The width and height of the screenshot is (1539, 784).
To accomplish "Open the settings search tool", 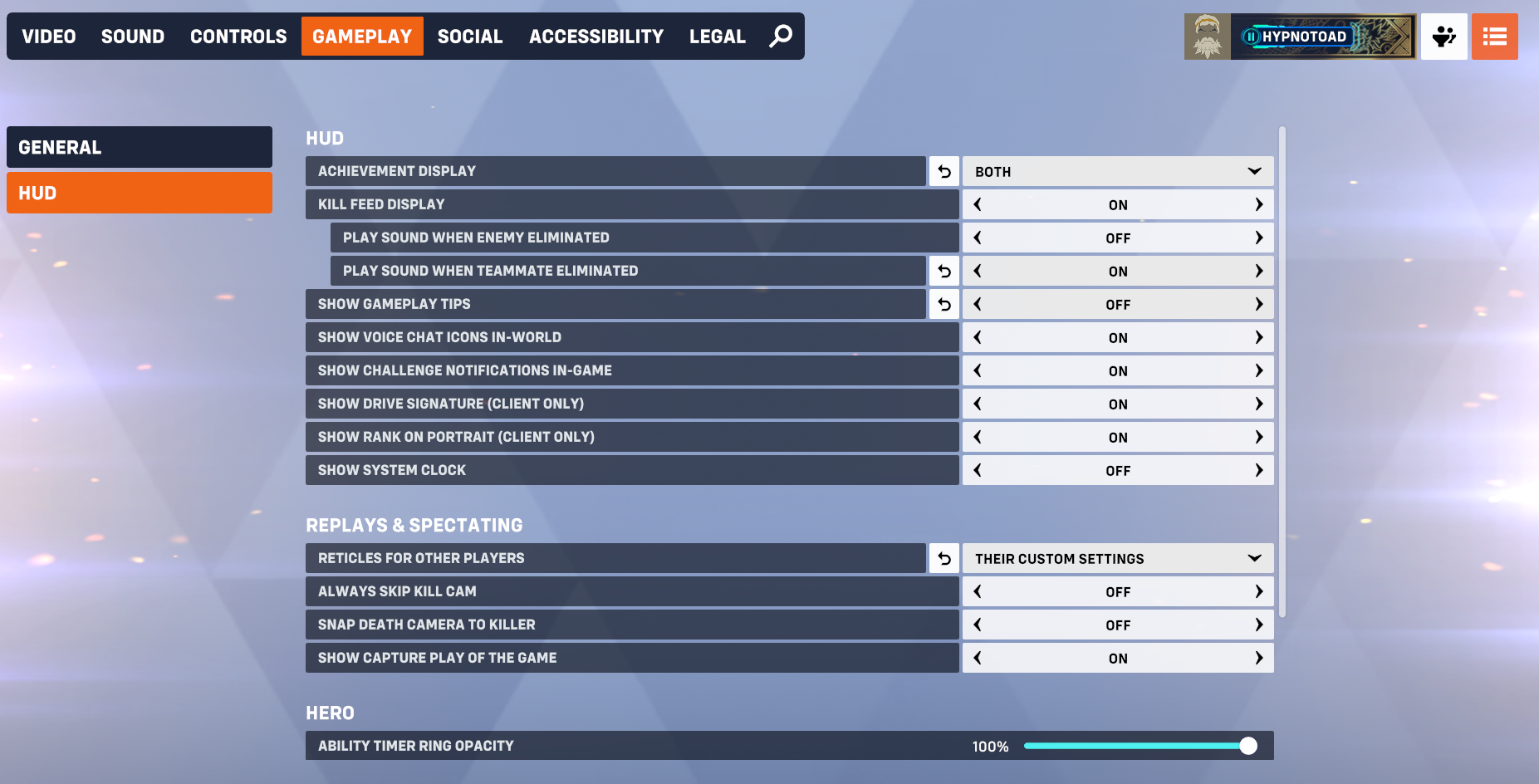I will pos(779,36).
